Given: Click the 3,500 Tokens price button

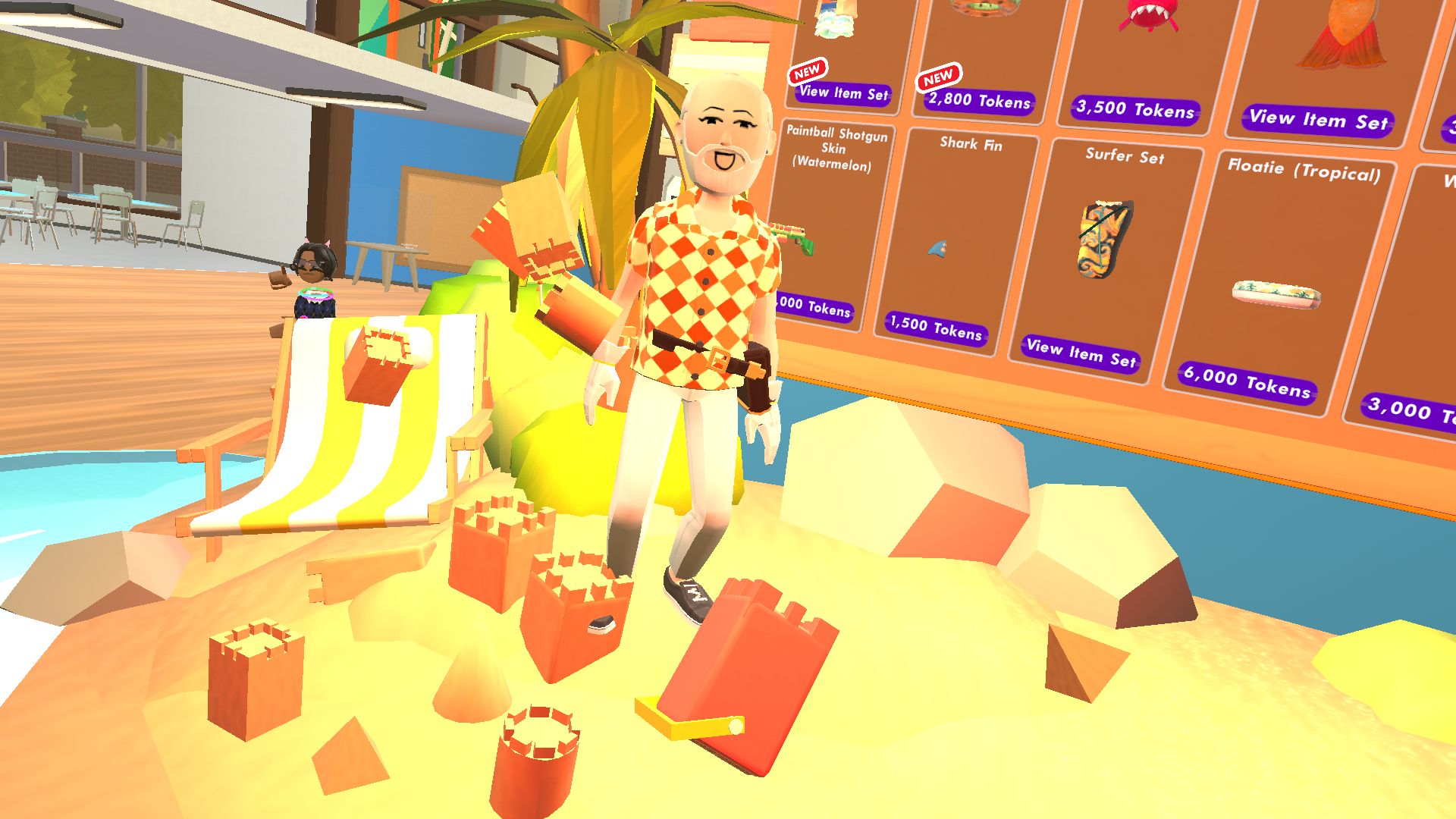Looking at the screenshot, I should click(1135, 109).
